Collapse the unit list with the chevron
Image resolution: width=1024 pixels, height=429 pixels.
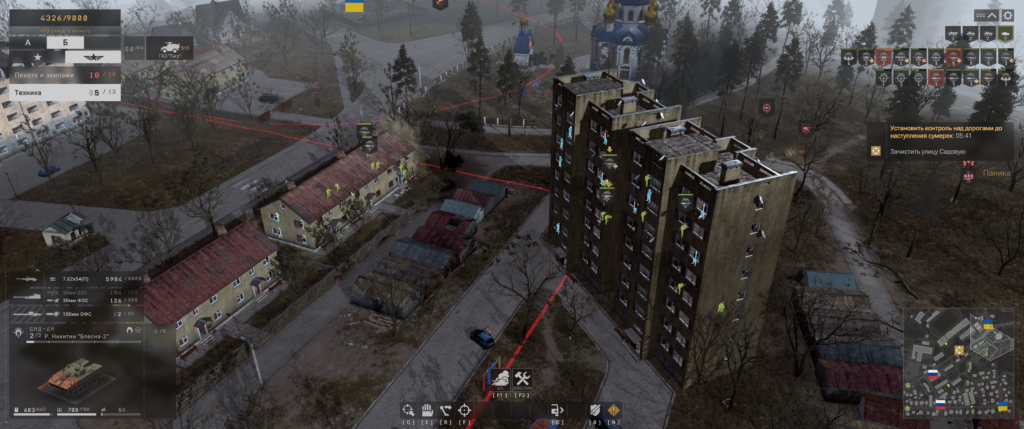(x=991, y=16)
